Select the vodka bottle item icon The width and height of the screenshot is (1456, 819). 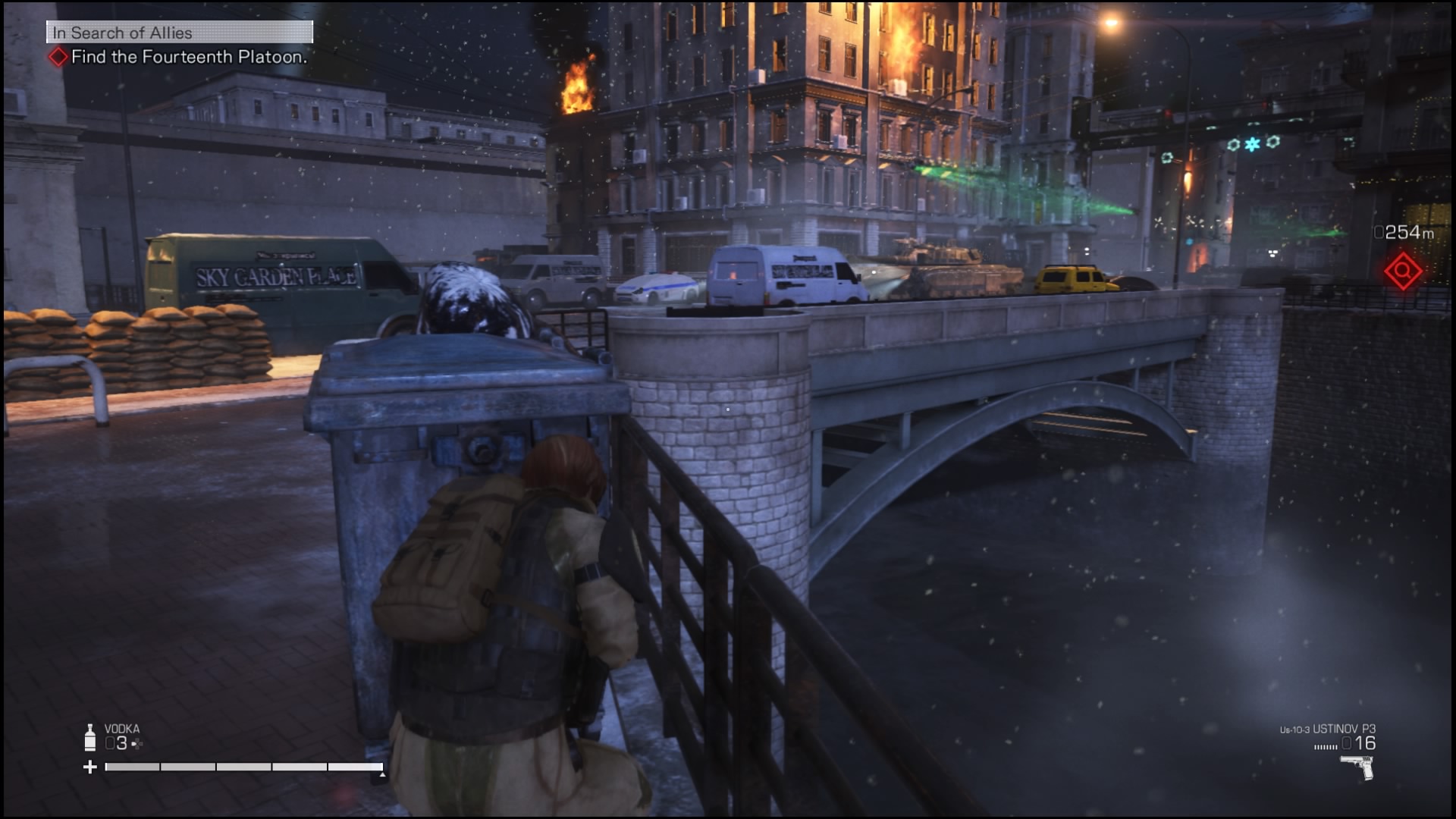coord(90,737)
